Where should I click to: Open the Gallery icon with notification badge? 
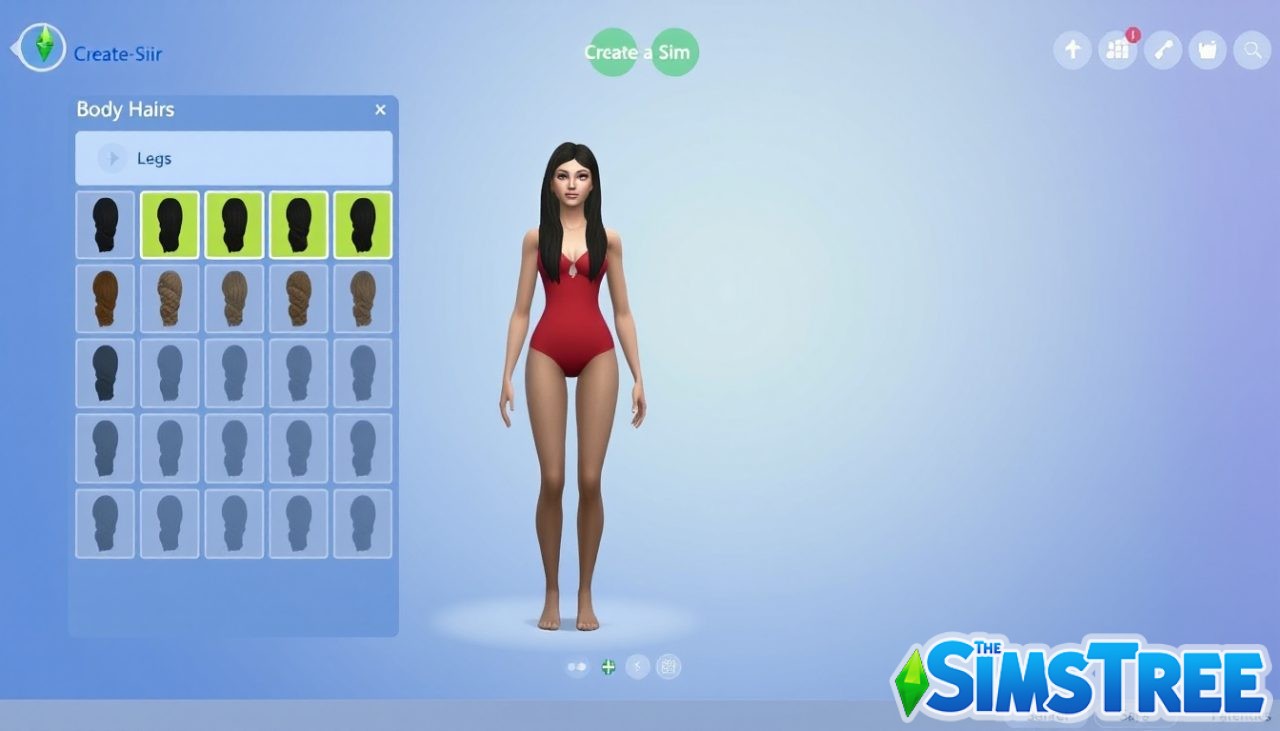1117,49
